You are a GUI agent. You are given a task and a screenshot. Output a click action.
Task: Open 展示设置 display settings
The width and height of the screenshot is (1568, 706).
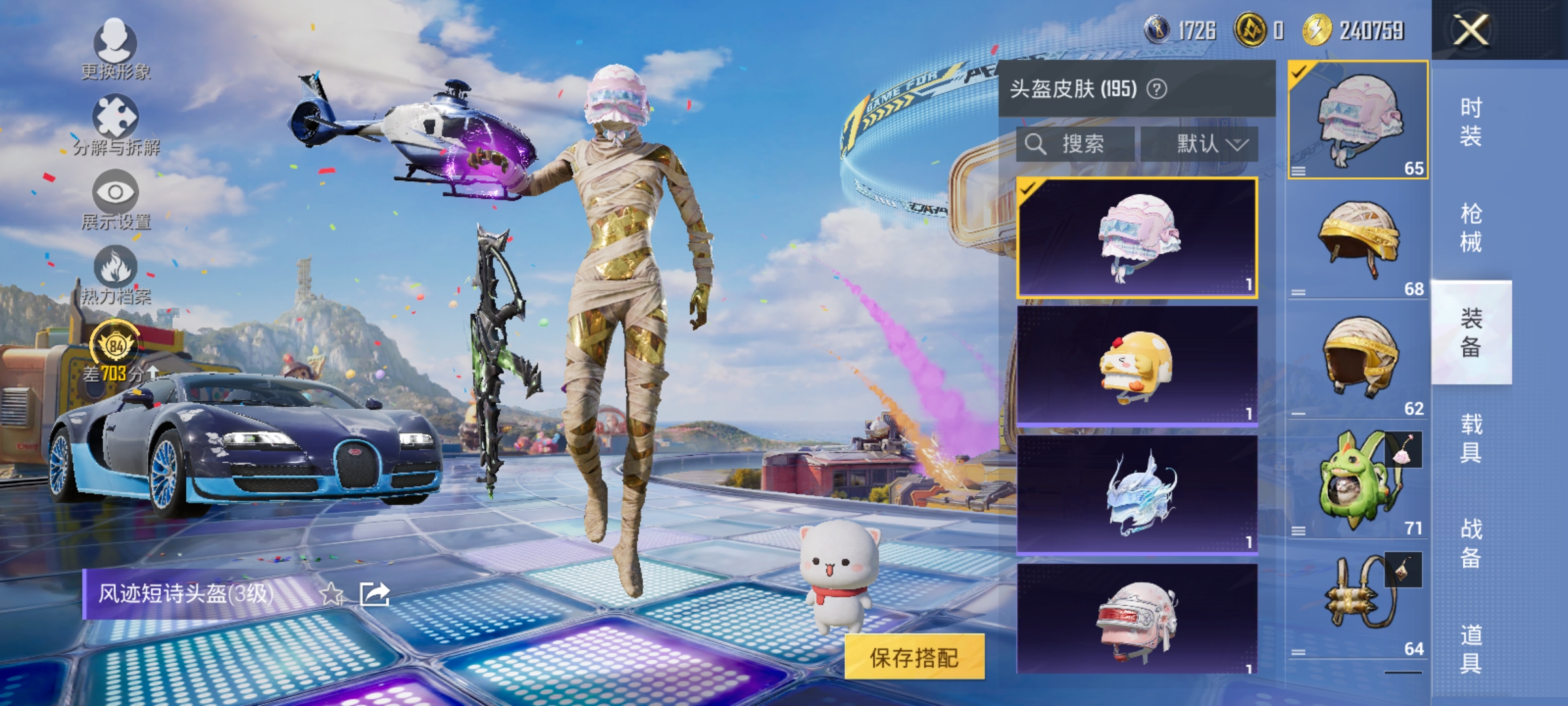click(114, 199)
